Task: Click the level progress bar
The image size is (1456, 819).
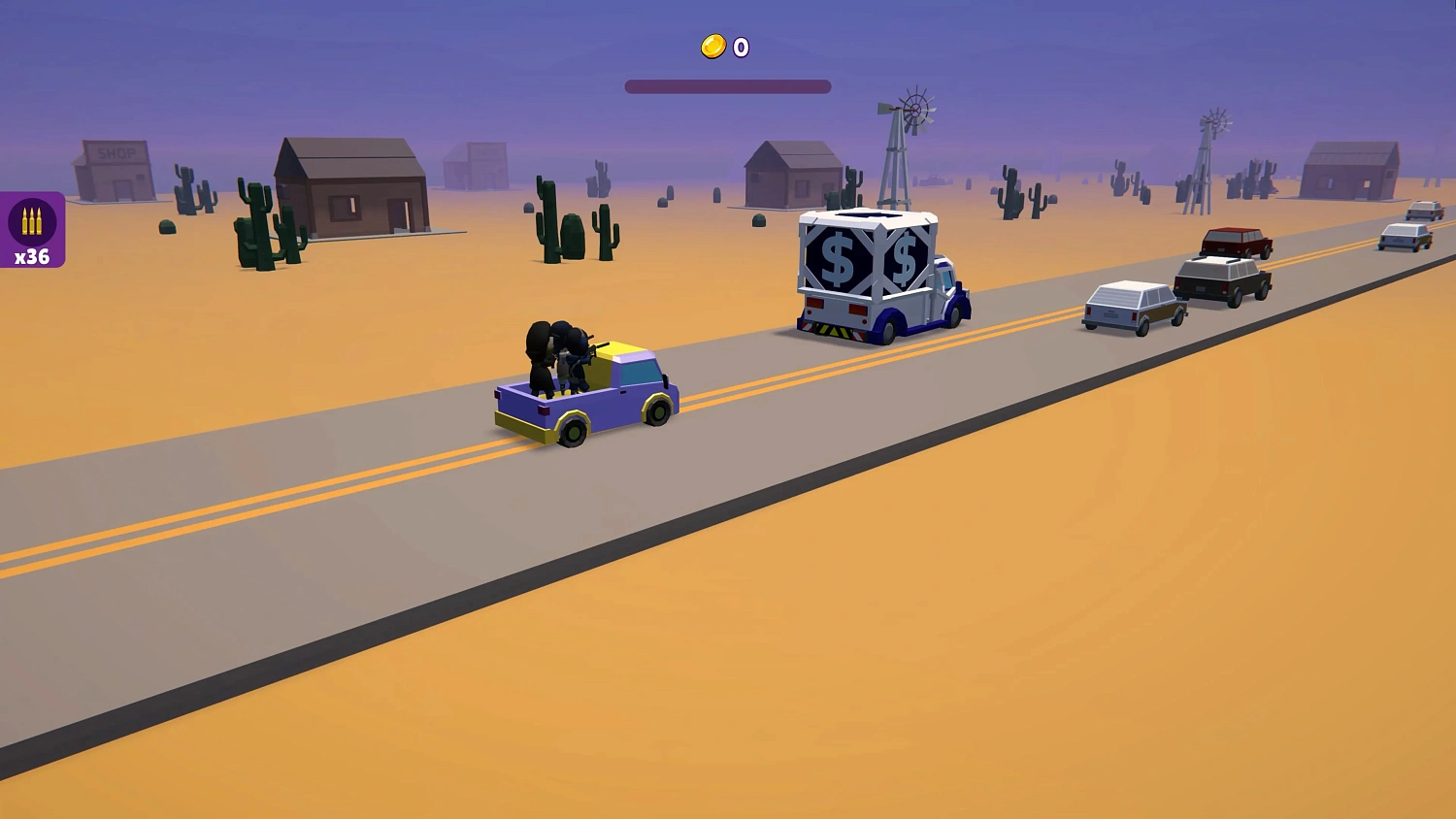Action: (729, 85)
